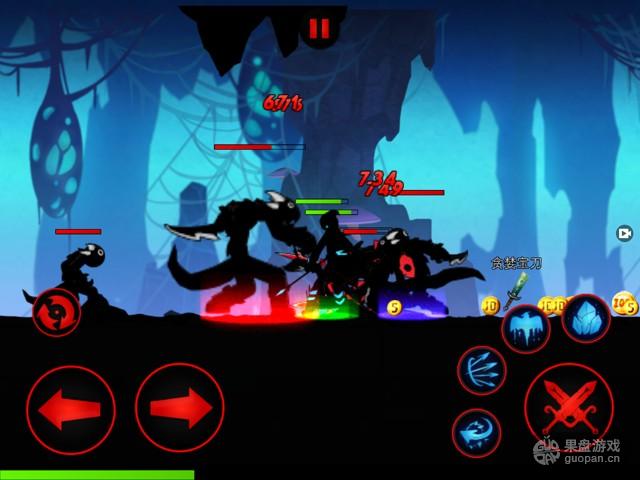Use the triple arrow volley skill

482,370
